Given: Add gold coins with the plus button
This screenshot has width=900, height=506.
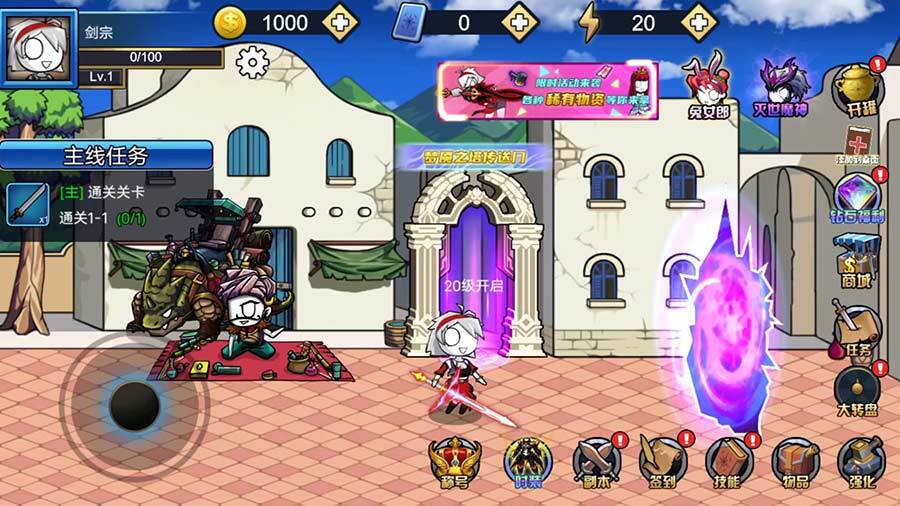Looking at the screenshot, I should click(341, 21).
